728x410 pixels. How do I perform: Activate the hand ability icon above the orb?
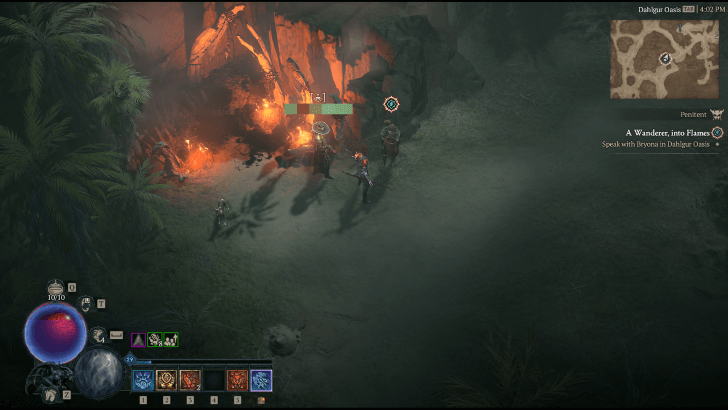pyautogui.click(x=87, y=303)
